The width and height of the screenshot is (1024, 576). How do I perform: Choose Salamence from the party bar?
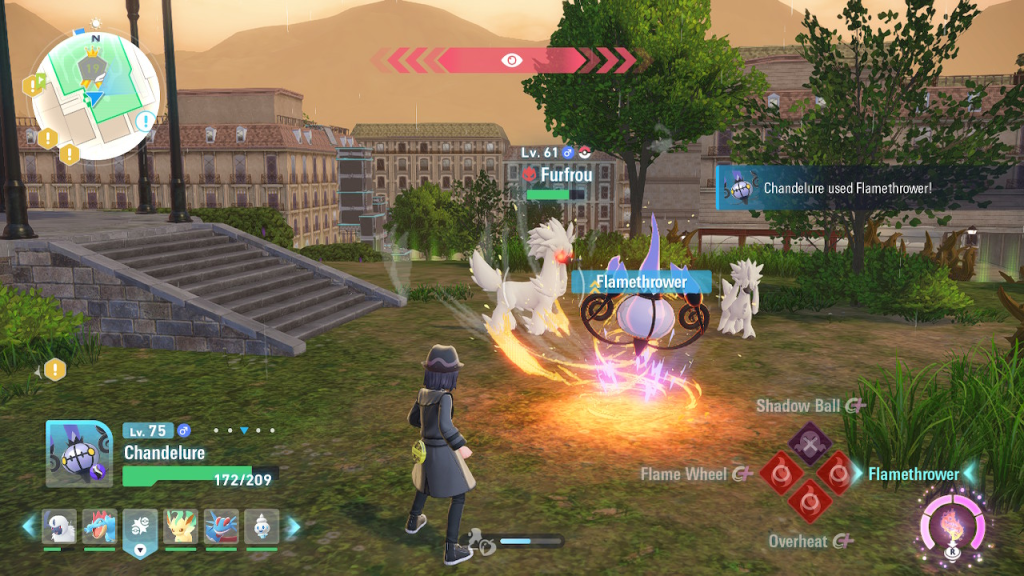click(220, 526)
